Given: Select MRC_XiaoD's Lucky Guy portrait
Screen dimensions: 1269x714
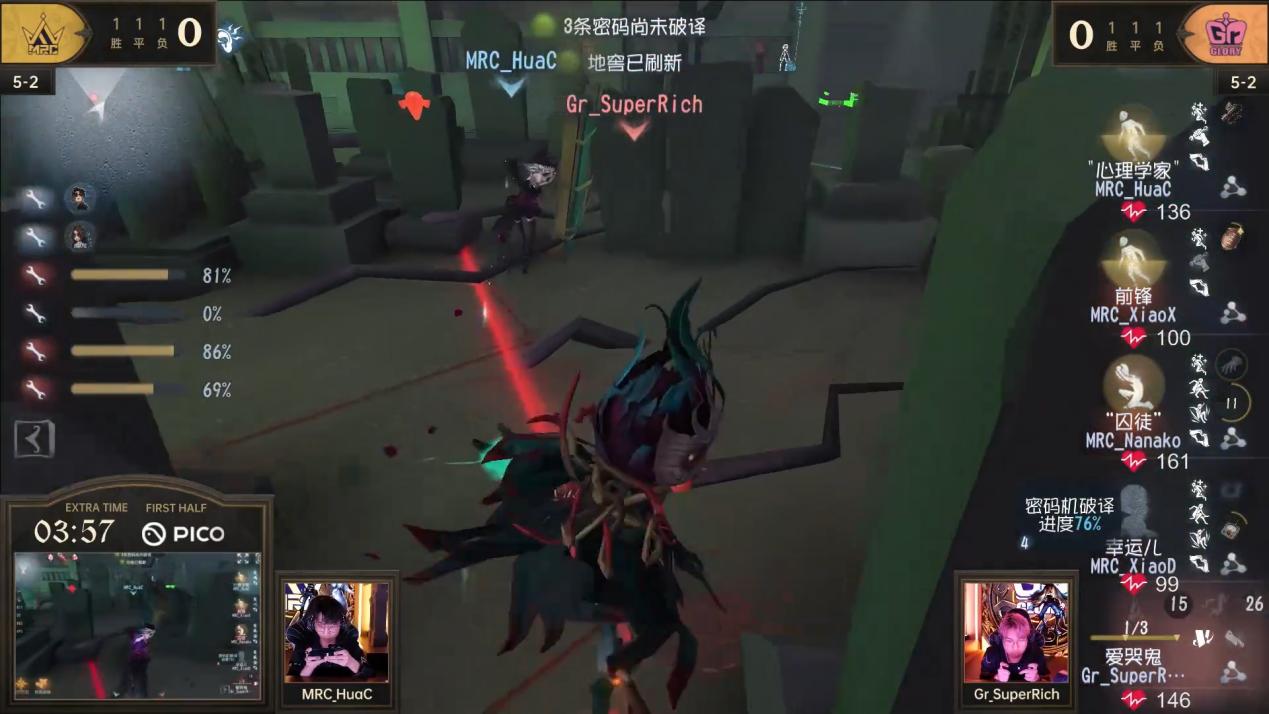Looking at the screenshot, I should [1133, 512].
